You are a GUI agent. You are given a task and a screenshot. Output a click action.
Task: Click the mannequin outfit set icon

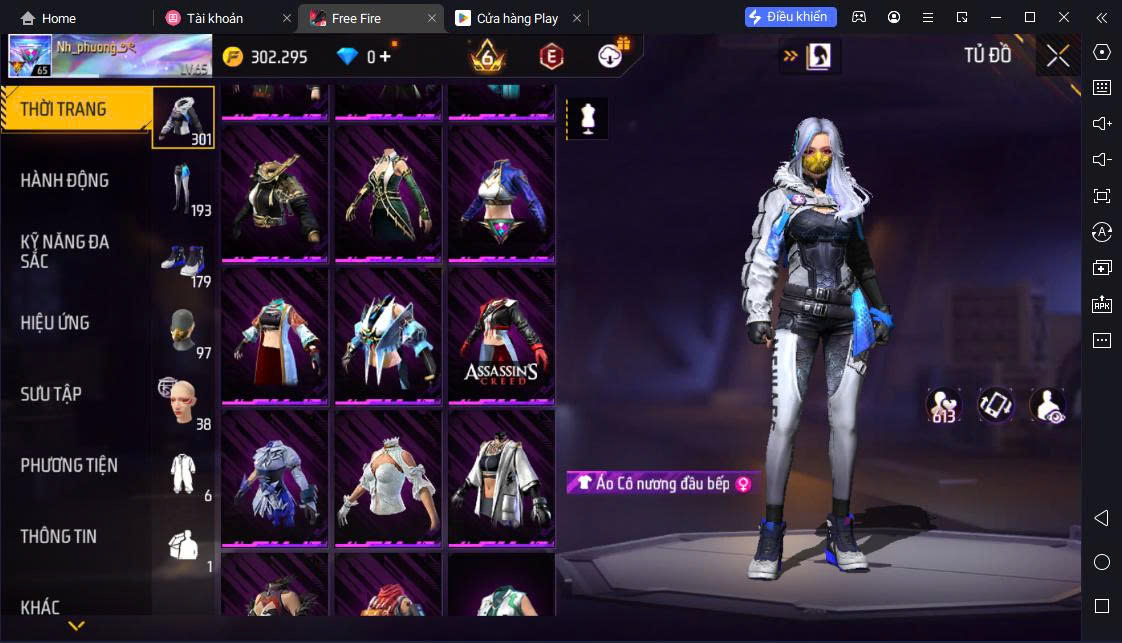click(x=588, y=118)
